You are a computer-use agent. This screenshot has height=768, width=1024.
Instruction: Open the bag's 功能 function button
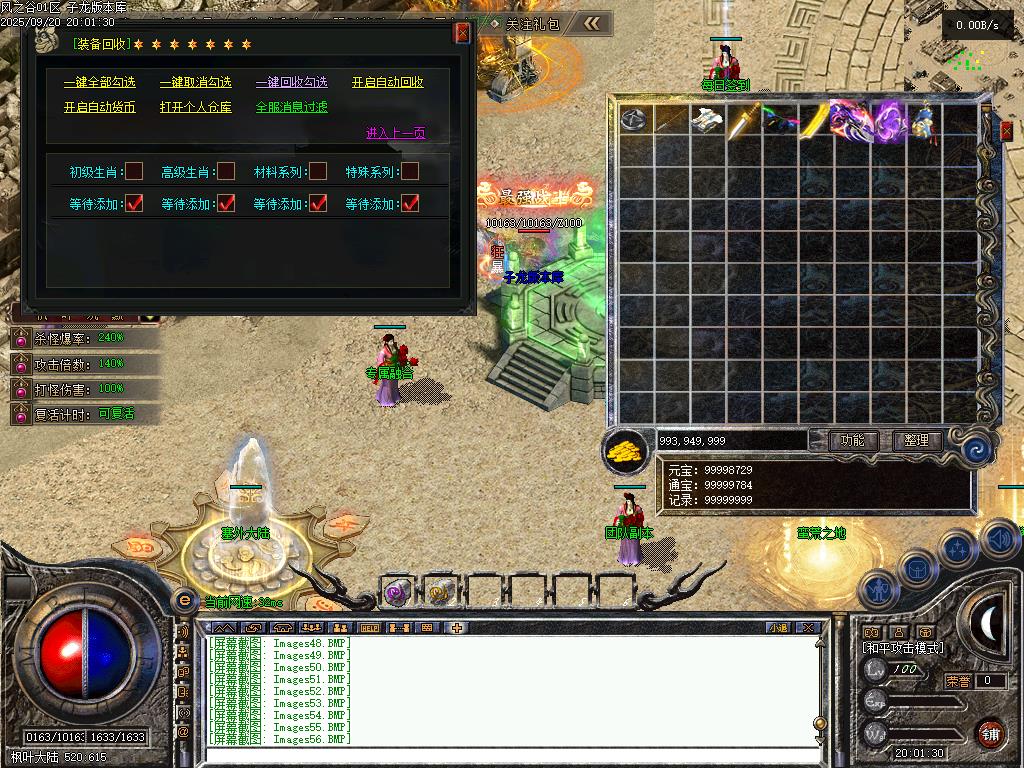pyautogui.click(x=853, y=440)
